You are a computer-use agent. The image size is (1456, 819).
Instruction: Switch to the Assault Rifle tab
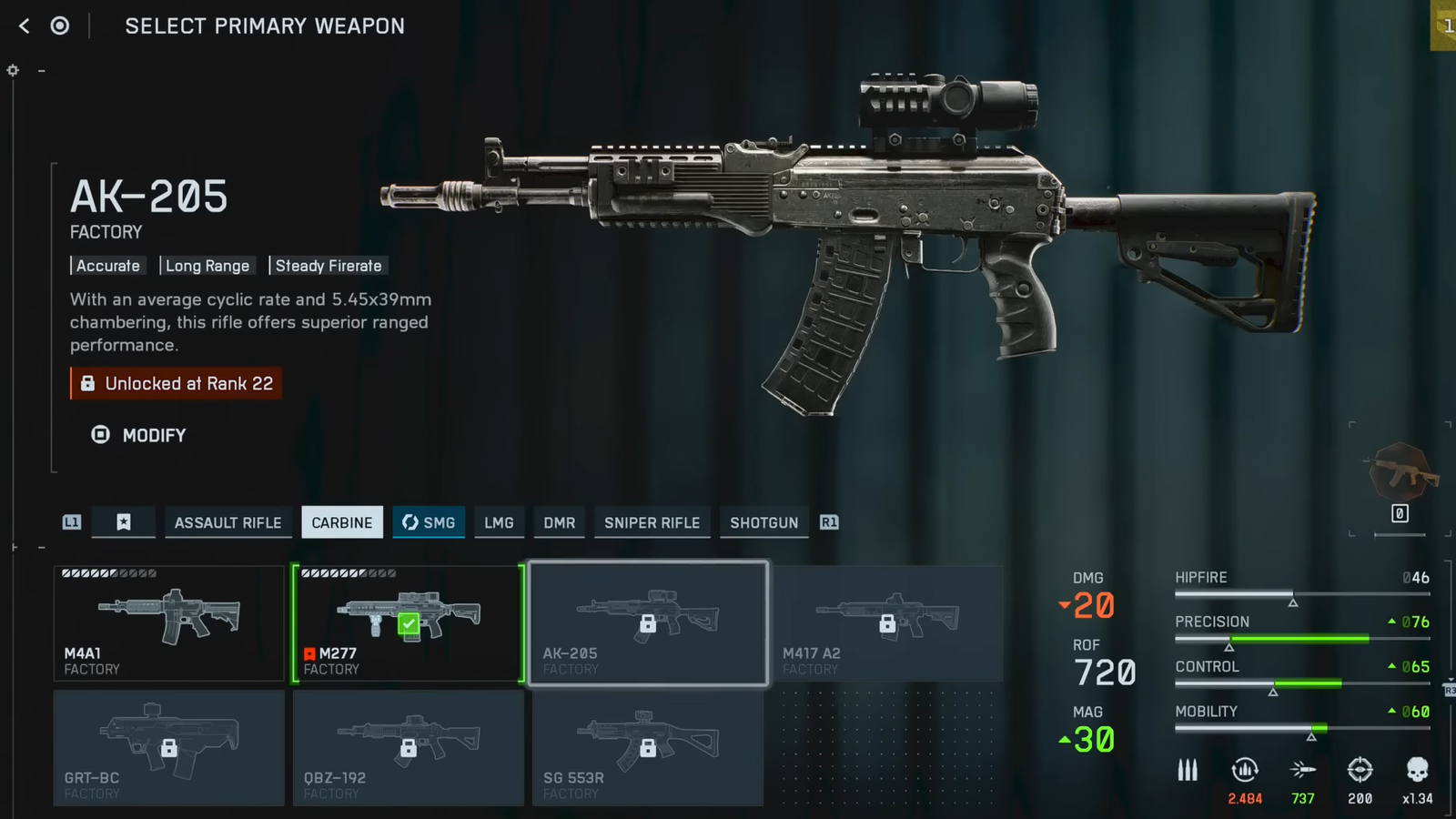point(227,522)
